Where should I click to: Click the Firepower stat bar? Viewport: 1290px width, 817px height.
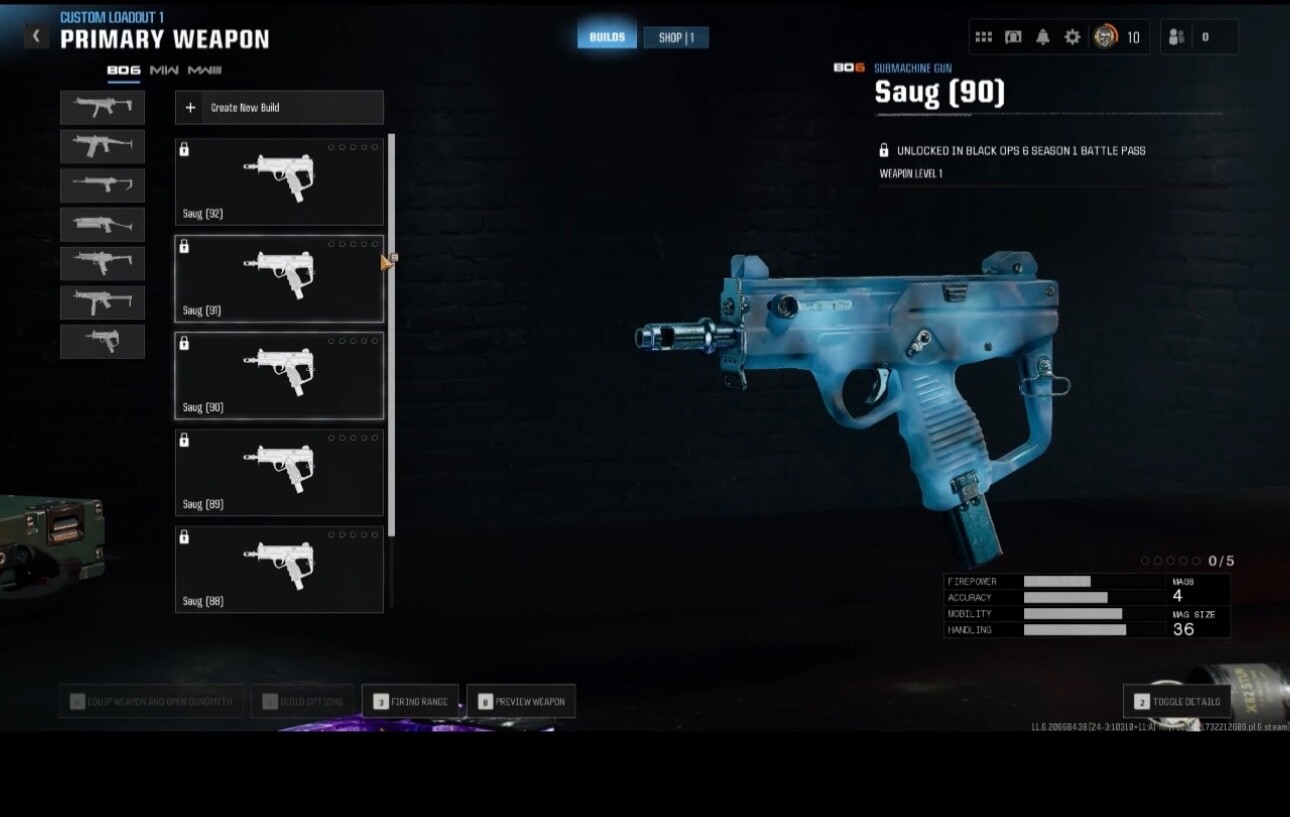click(1055, 580)
